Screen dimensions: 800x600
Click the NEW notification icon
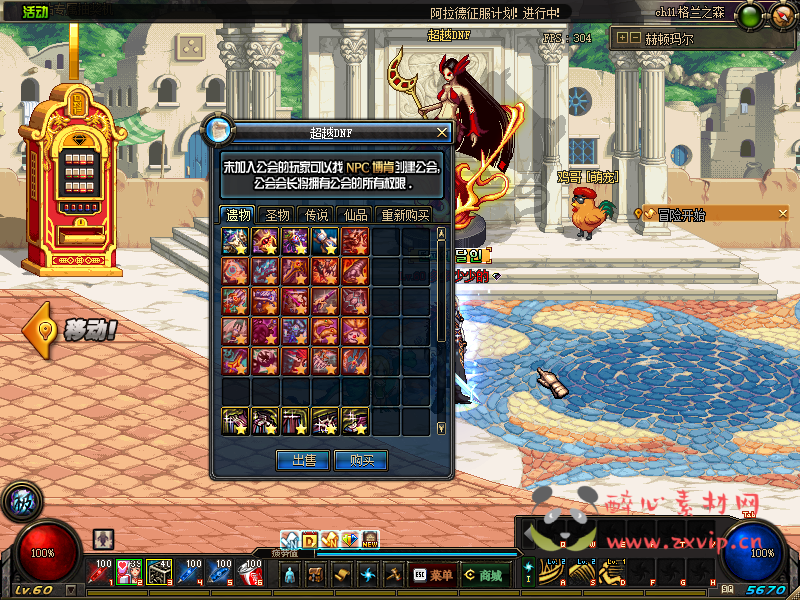[x=370, y=540]
